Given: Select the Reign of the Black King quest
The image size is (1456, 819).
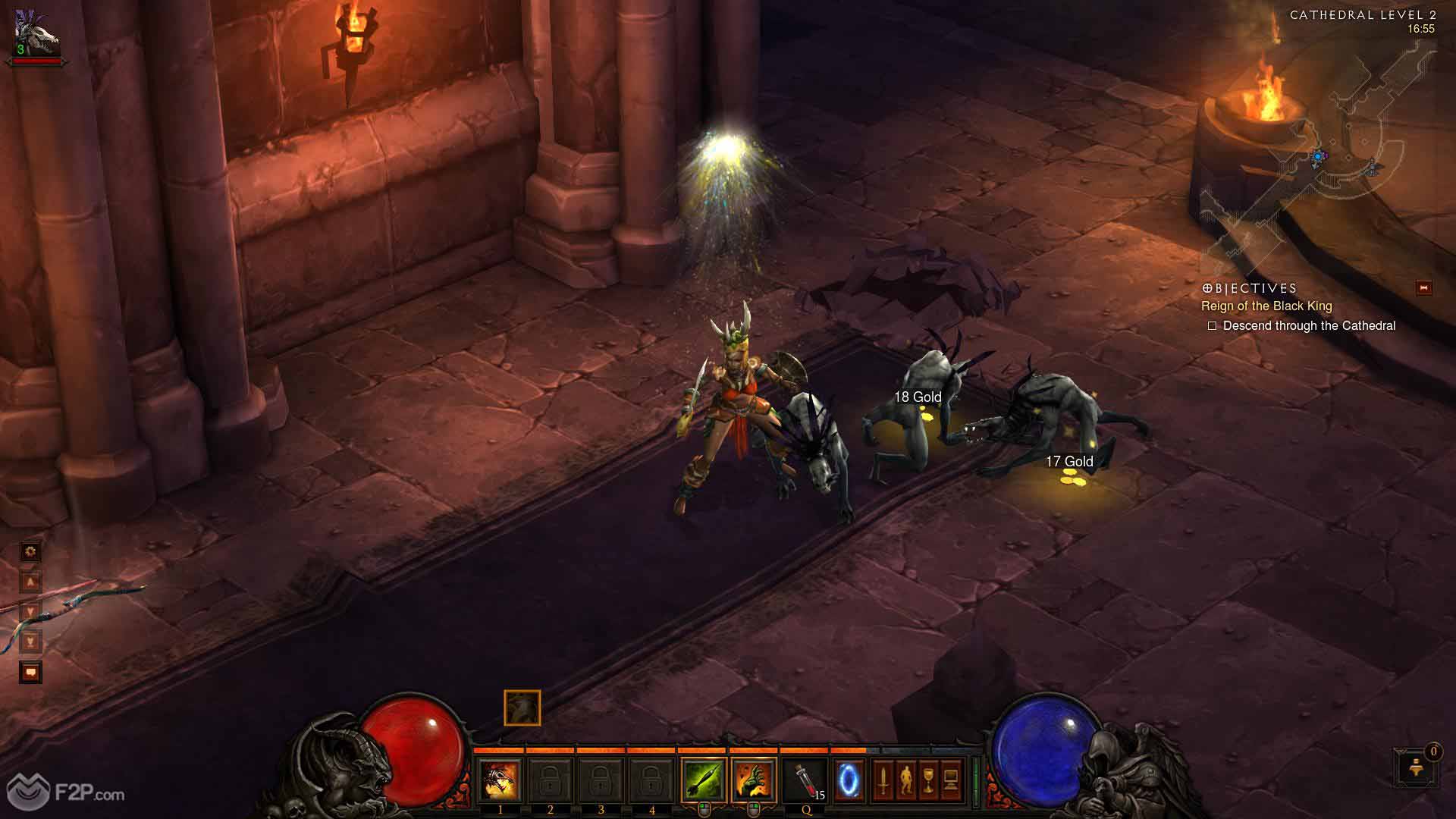Looking at the screenshot, I should 1266,306.
